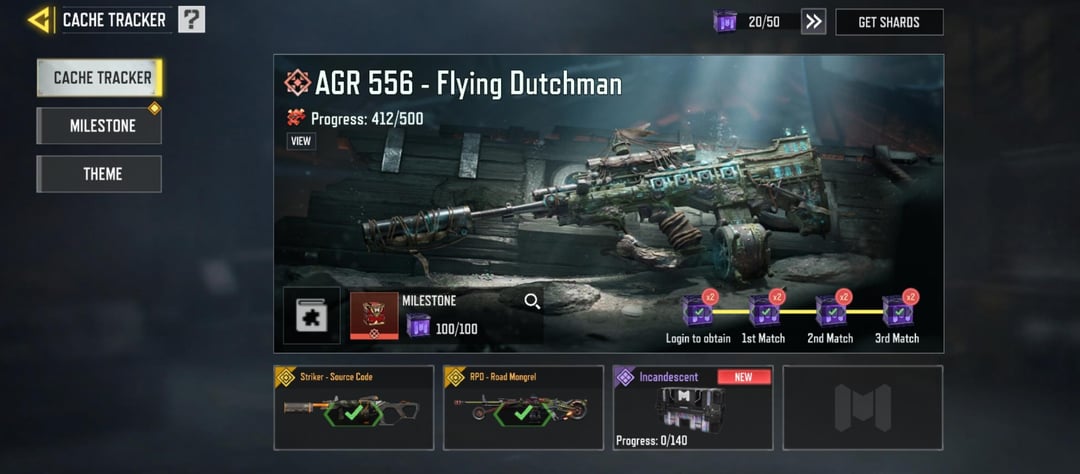1080x474 pixels.
Task: Open the Theme tab
Action: click(x=100, y=174)
